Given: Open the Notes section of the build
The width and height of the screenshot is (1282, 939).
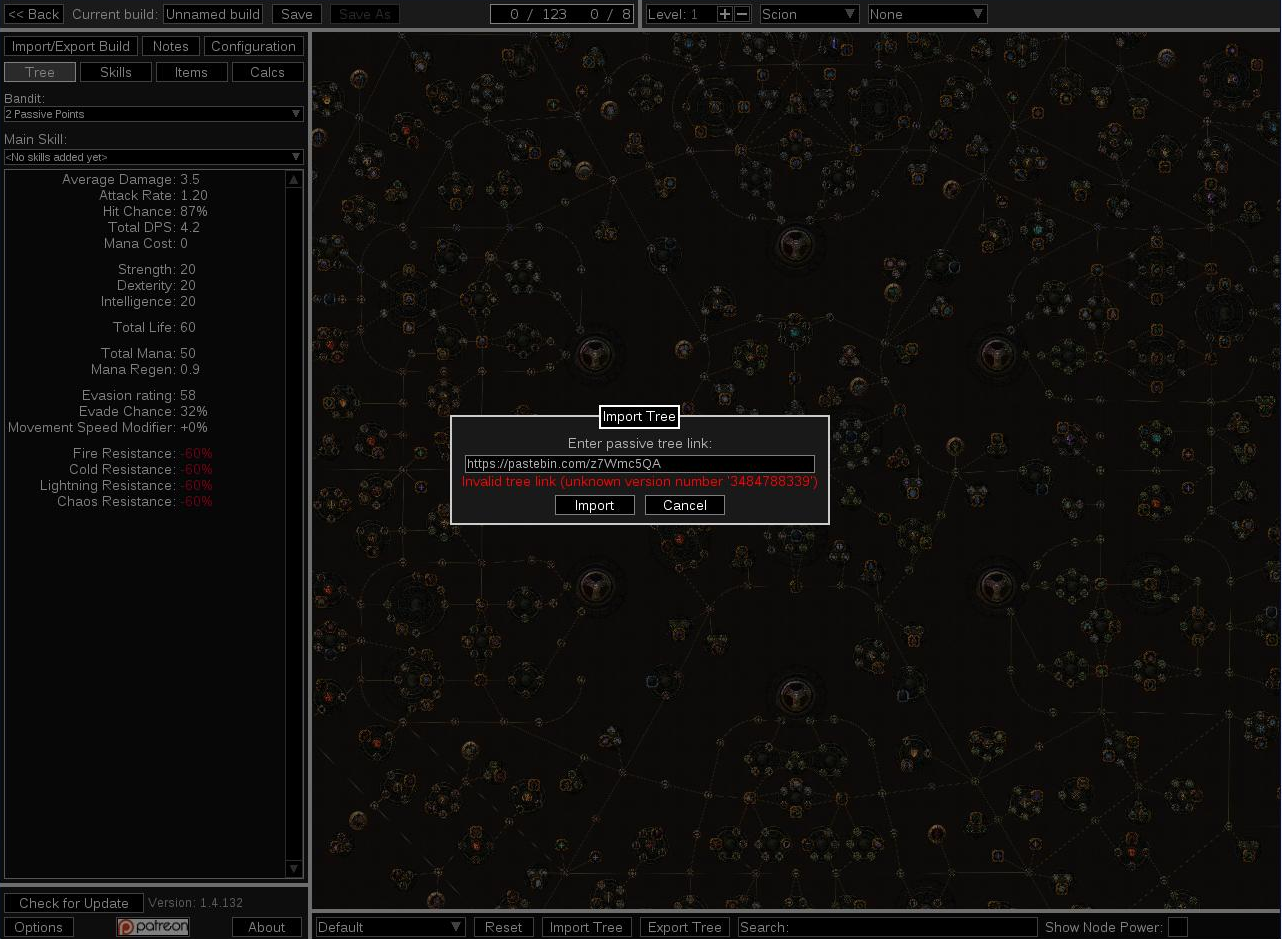Looking at the screenshot, I should click(170, 46).
